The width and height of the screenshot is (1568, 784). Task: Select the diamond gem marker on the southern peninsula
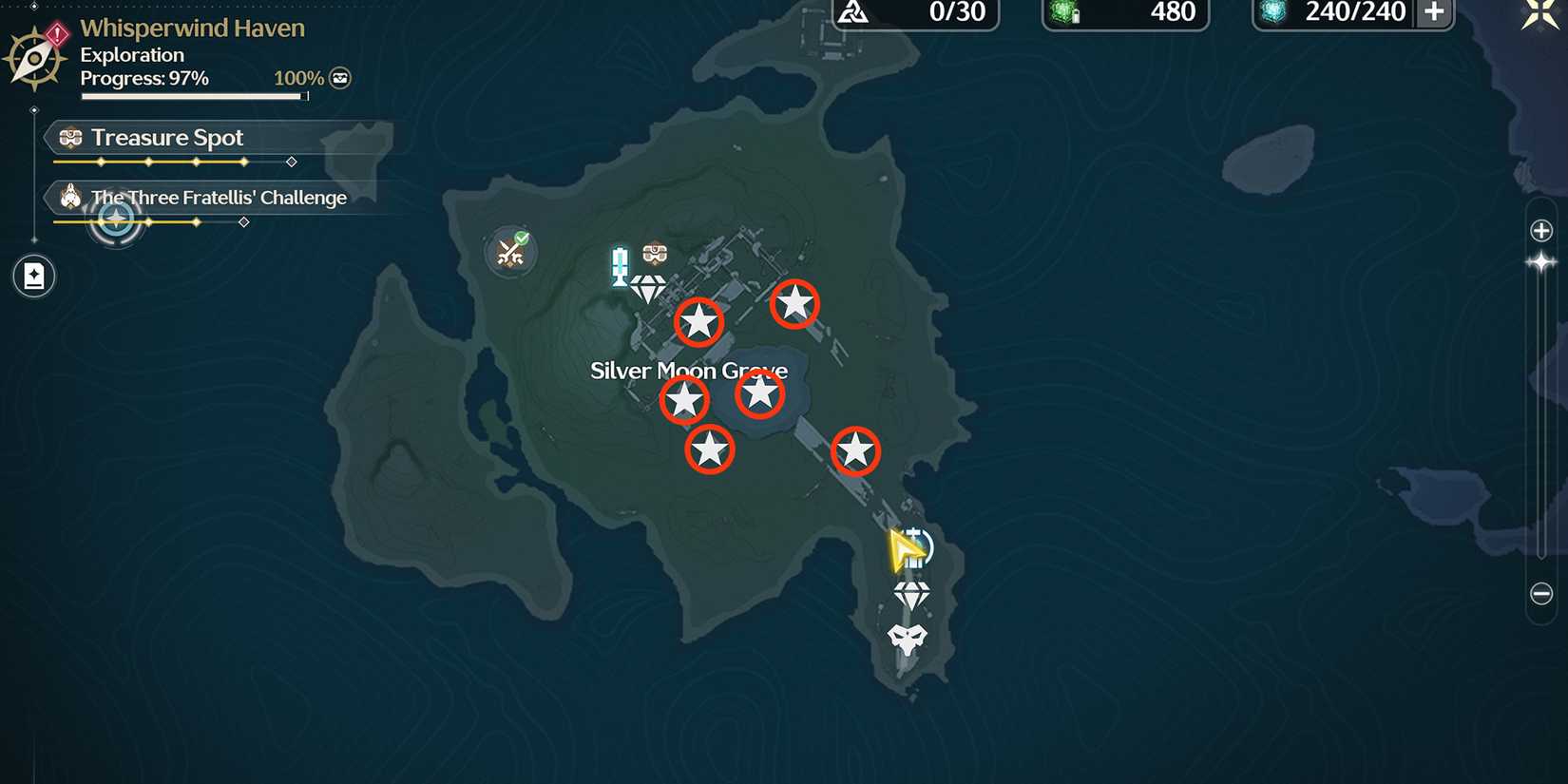tap(912, 594)
